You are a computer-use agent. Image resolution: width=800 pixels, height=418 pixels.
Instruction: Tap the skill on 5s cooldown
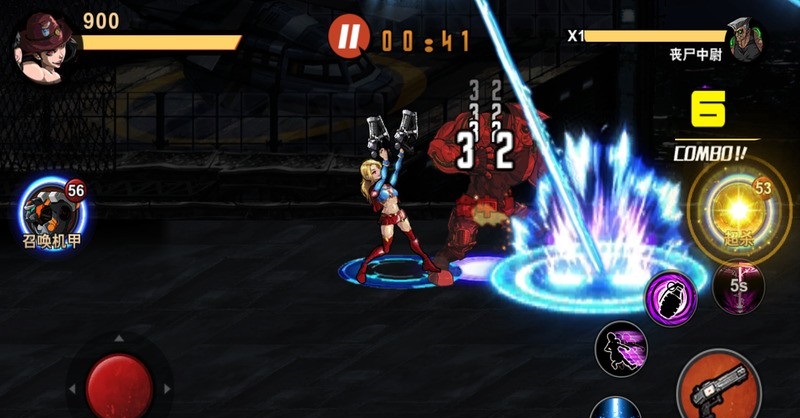click(738, 285)
